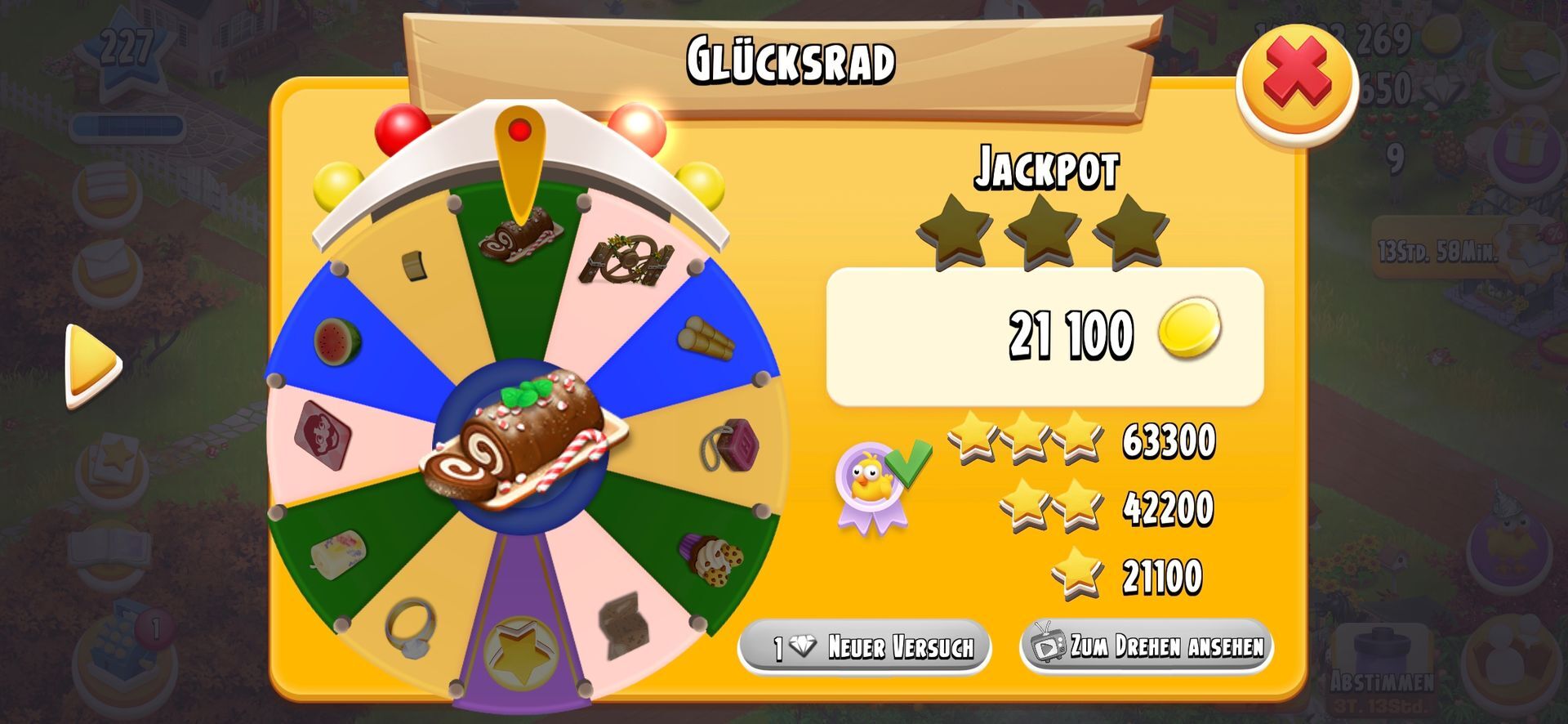Tap the Neuer Versuch diamond button
Image resolution: width=1568 pixels, height=724 pixels.
pyautogui.click(x=865, y=647)
